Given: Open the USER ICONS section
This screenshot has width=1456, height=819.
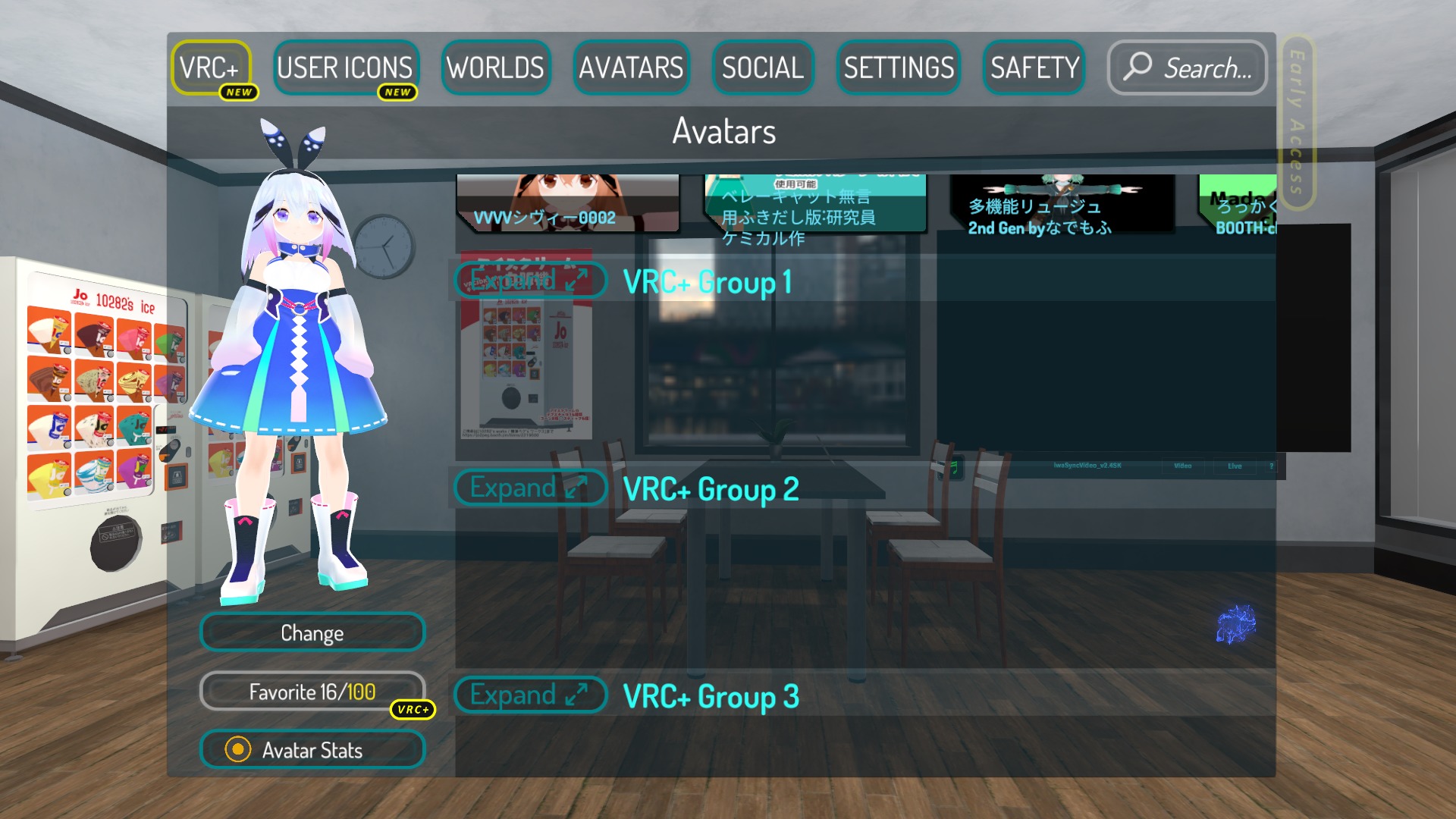Looking at the screenshot, I should point(346,68).
